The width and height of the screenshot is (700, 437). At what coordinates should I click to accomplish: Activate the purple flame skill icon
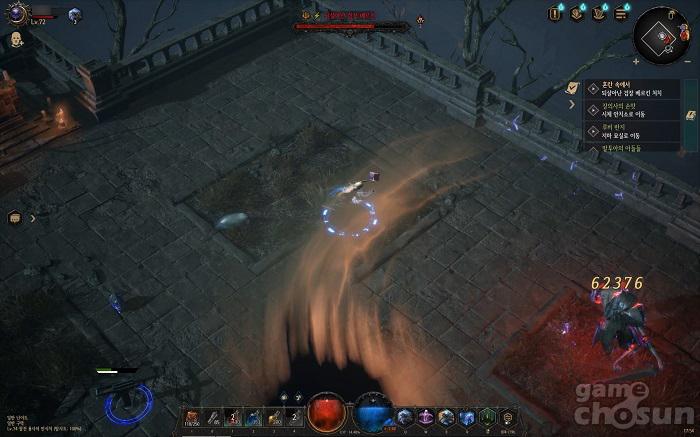click(425, 416)
